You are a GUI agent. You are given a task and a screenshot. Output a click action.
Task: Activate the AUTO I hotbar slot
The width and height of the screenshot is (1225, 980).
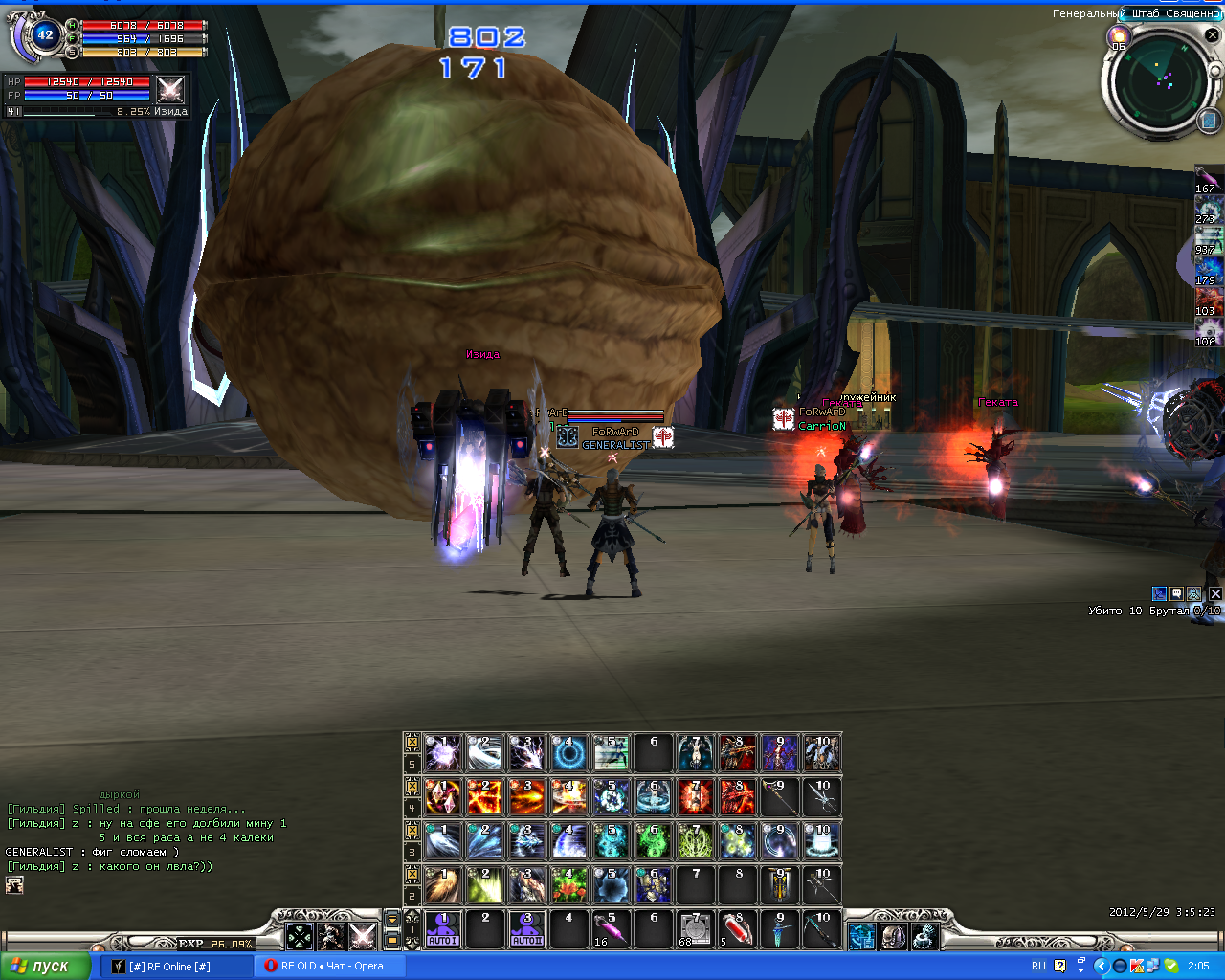tap(443, 929)
